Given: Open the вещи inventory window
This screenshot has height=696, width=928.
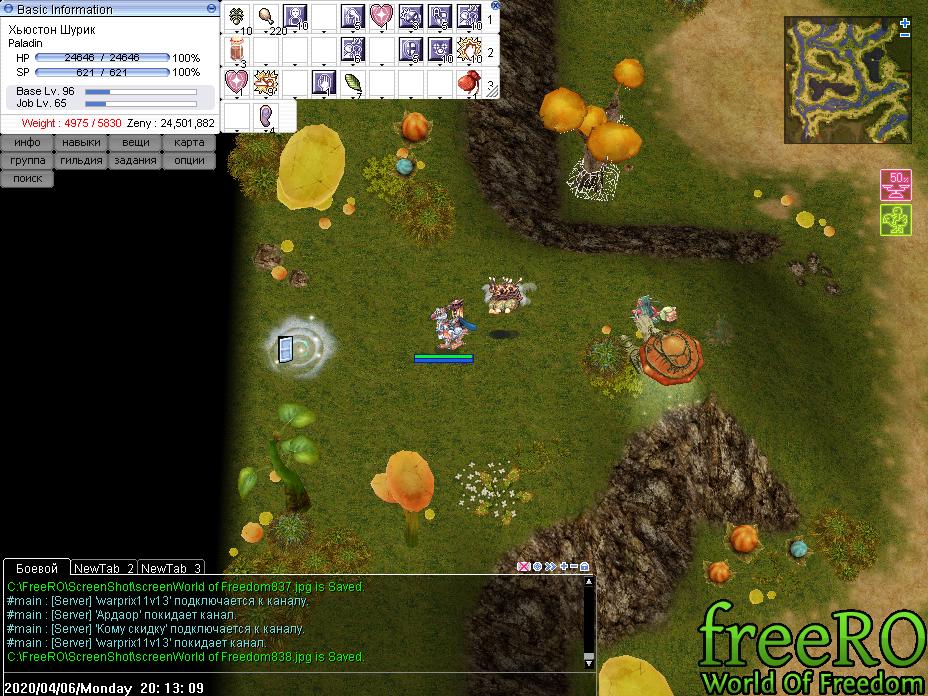Looking at the screenshot, I should point(136,143).
